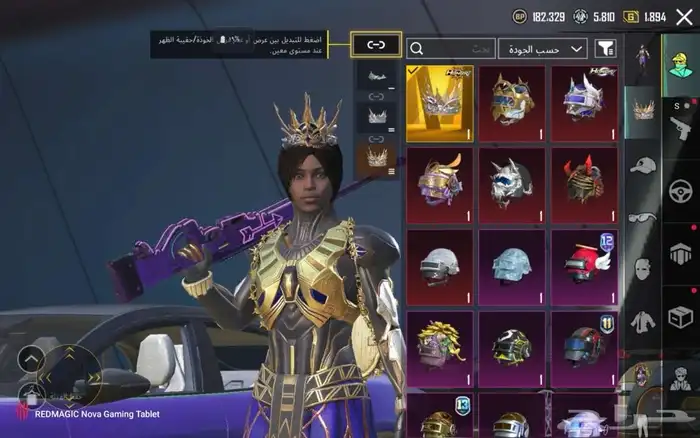700x438 pixels.
Task: Open the filter options button
Action: point(605,48)
